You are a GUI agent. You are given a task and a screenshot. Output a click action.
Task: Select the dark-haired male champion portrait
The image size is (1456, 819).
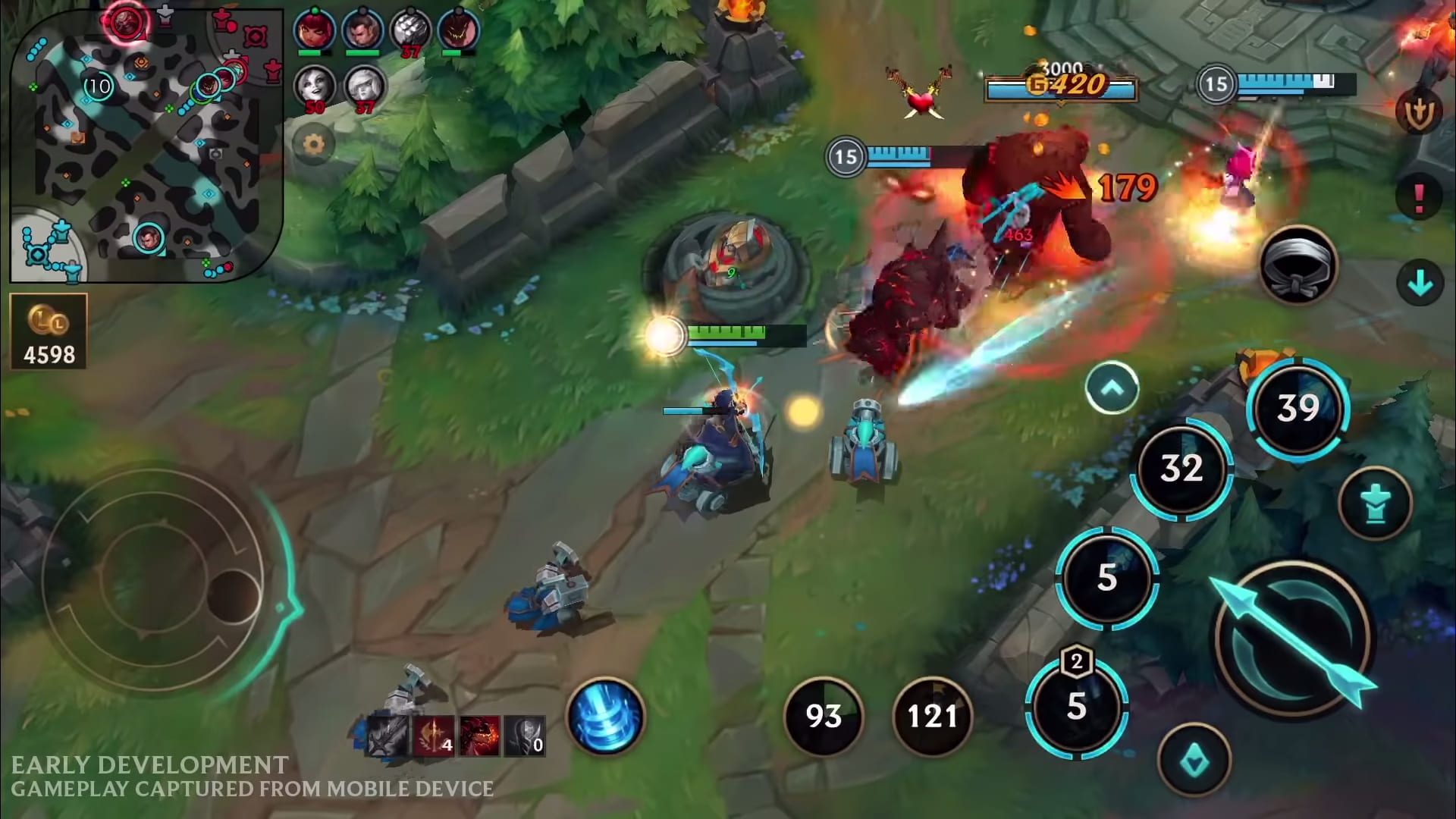coord(362,30)
